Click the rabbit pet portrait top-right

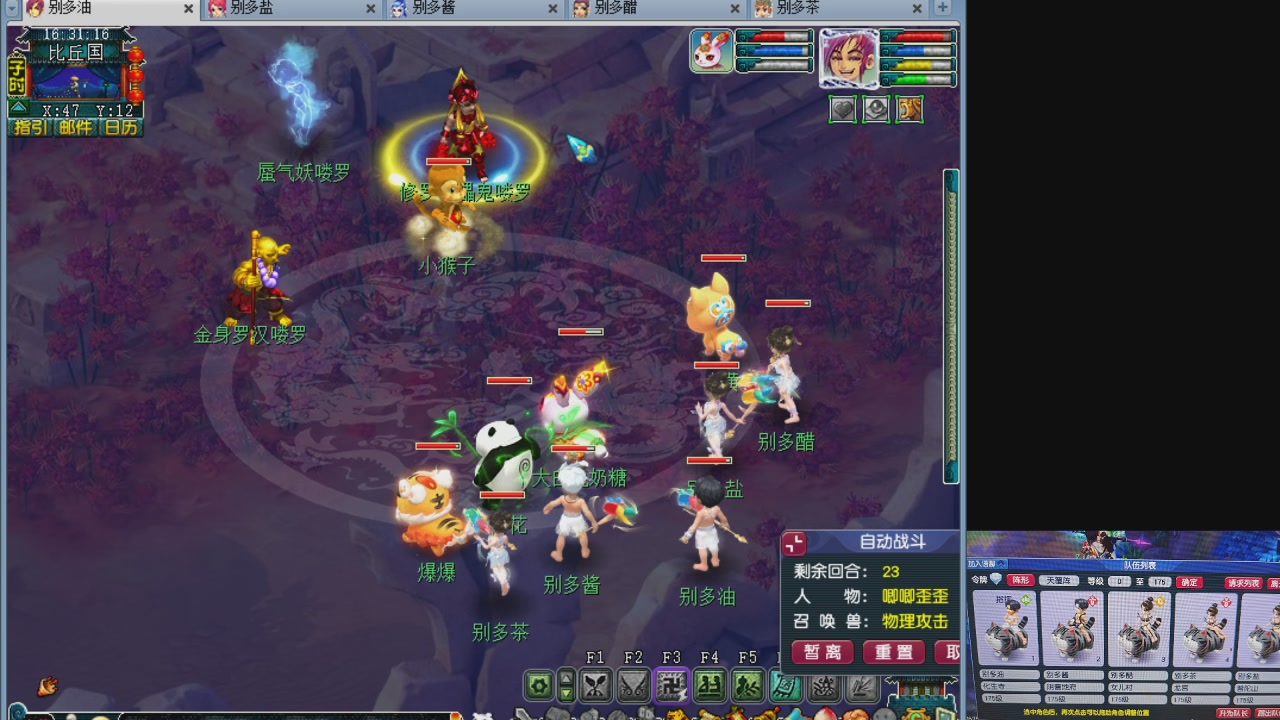point(711,50)
